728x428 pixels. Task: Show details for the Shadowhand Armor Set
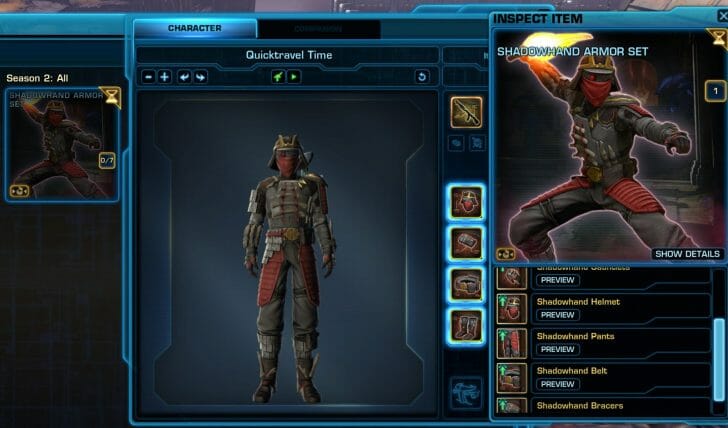687,254
